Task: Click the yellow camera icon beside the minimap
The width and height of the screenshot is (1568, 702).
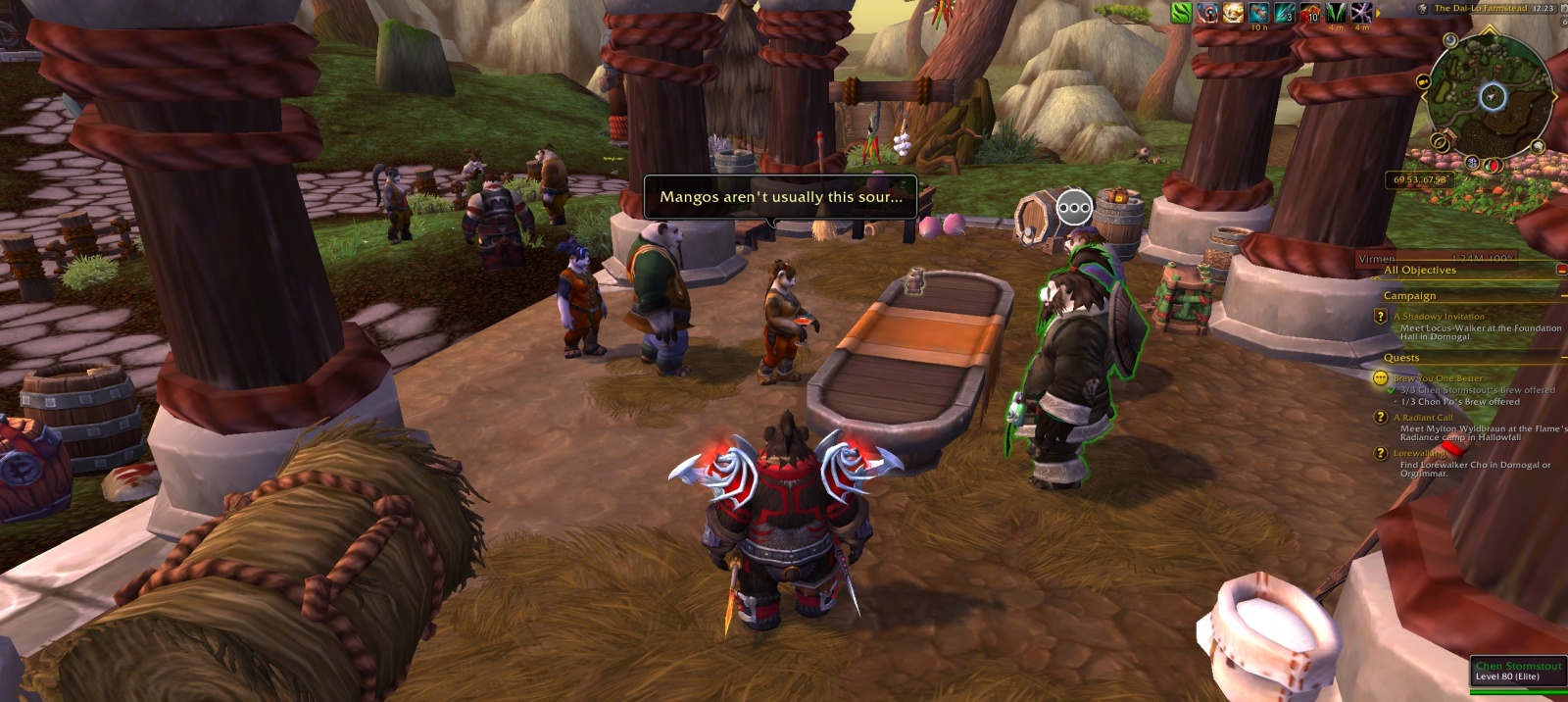Action: [1423, 80]
